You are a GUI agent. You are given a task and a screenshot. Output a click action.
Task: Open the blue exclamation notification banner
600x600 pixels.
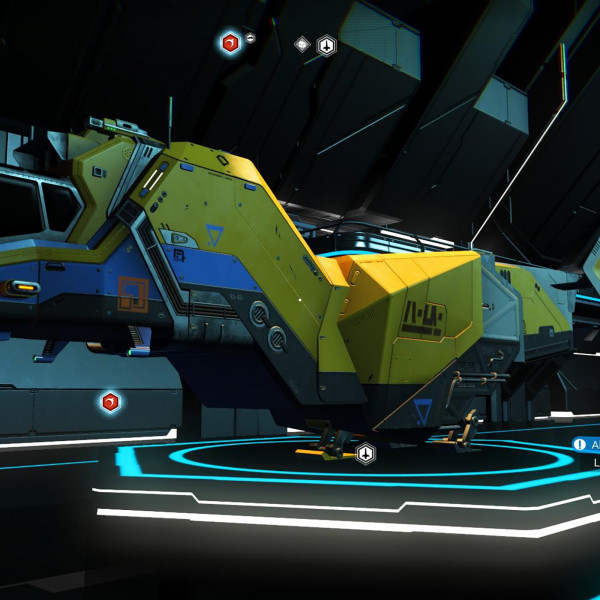[585, 444]
